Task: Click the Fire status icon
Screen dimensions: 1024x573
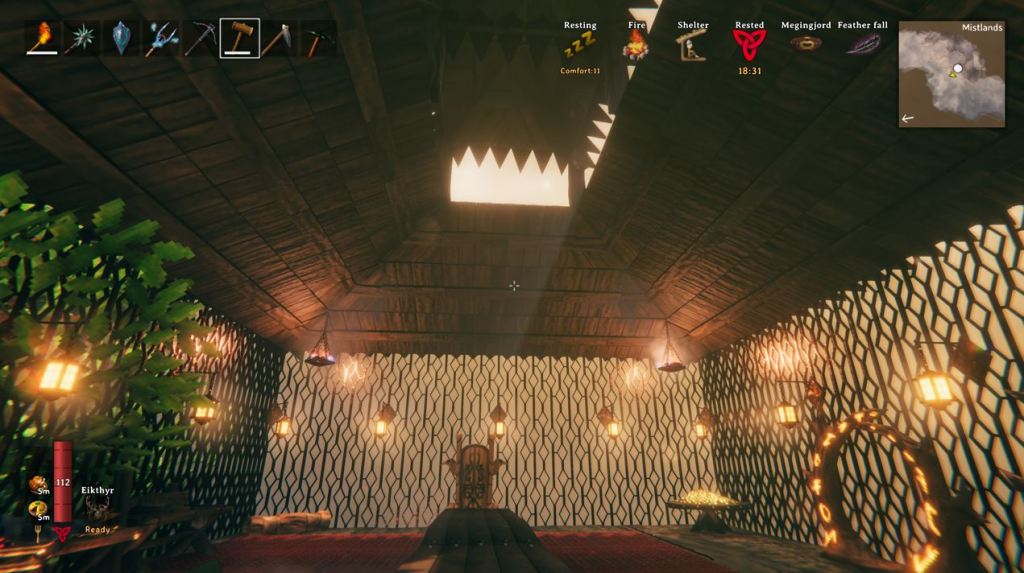Action: point(636,45)
